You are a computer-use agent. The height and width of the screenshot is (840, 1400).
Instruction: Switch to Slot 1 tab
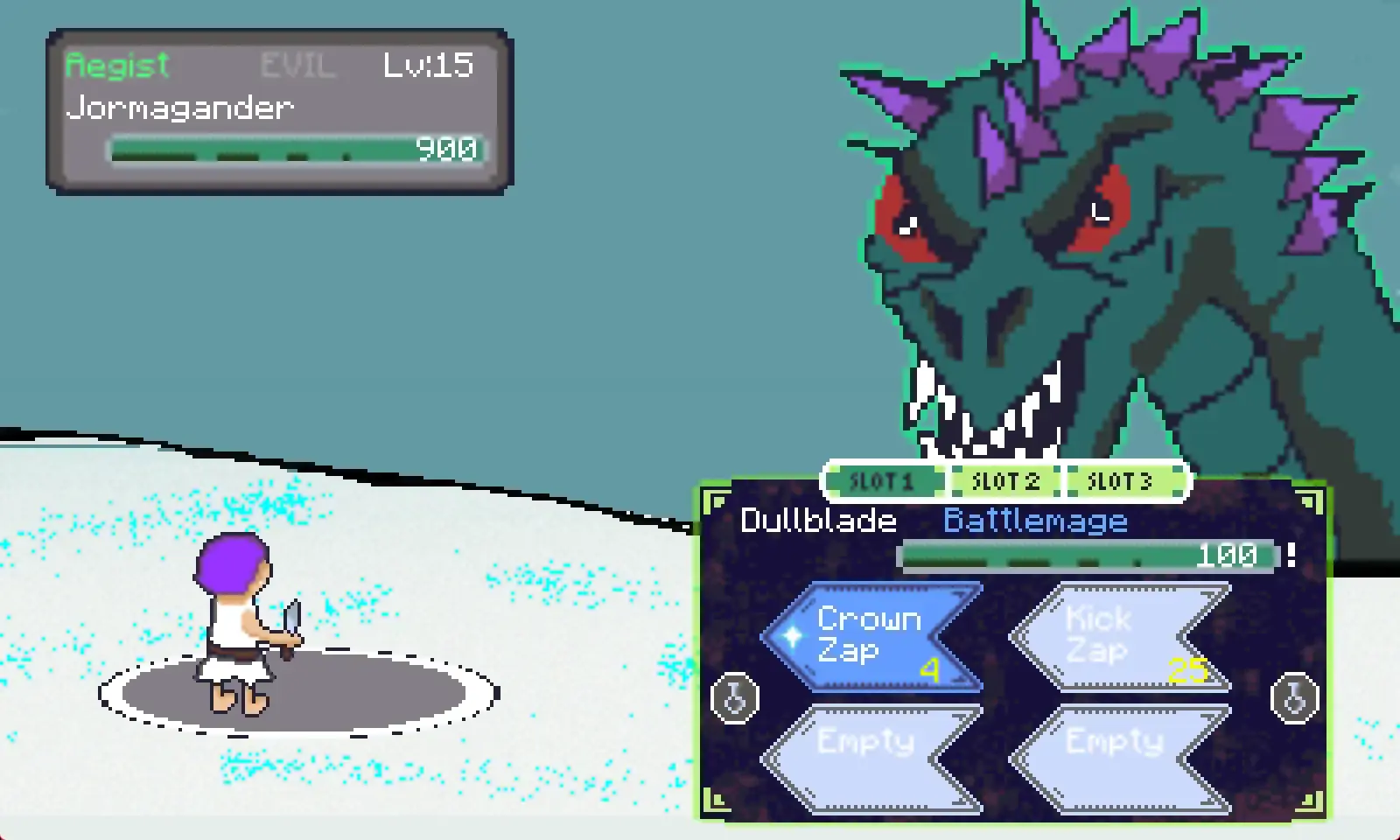884,481
